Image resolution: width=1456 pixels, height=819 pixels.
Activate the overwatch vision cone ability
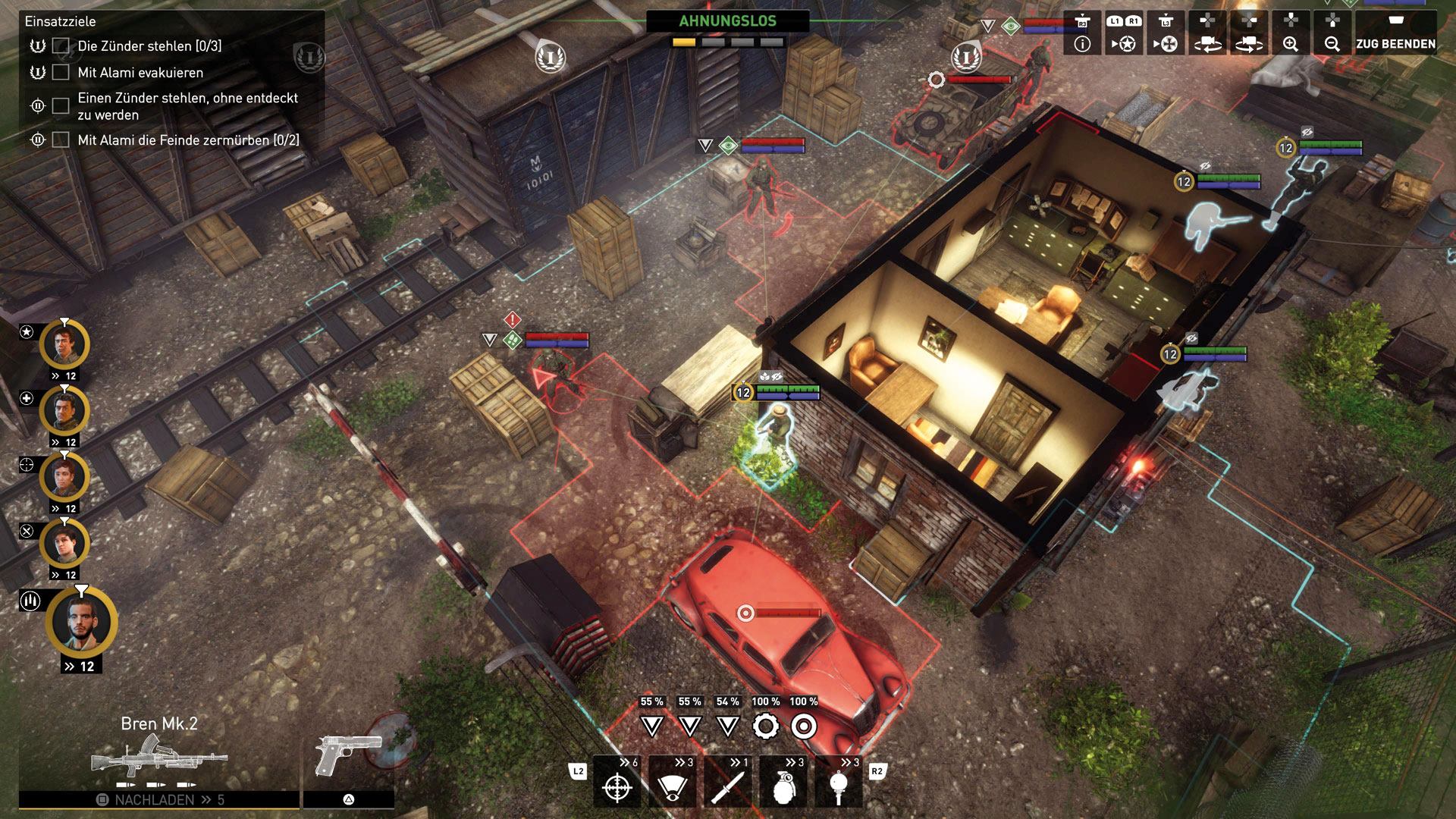tap(672, 783)
